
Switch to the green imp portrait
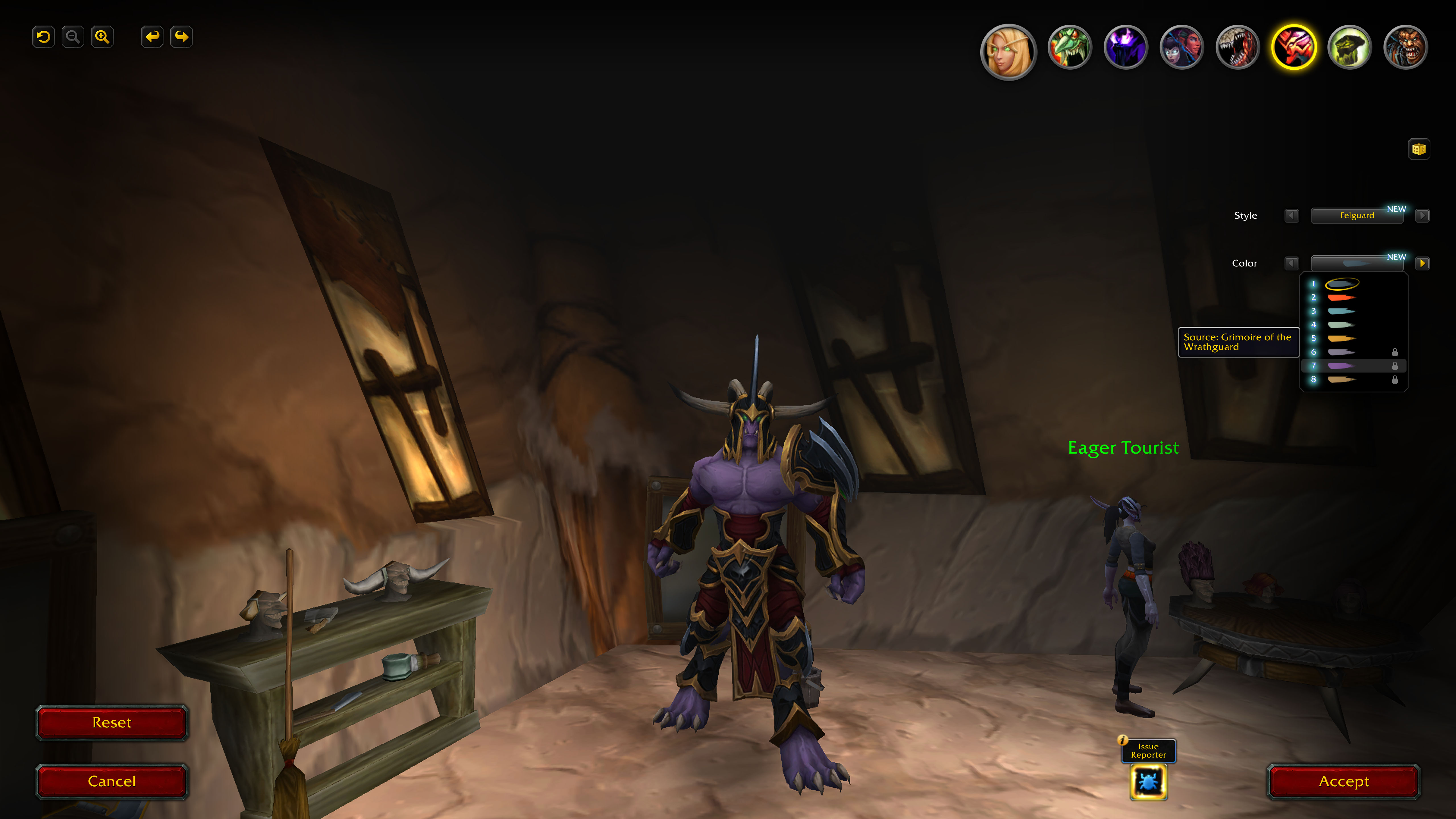[1069, 47]
